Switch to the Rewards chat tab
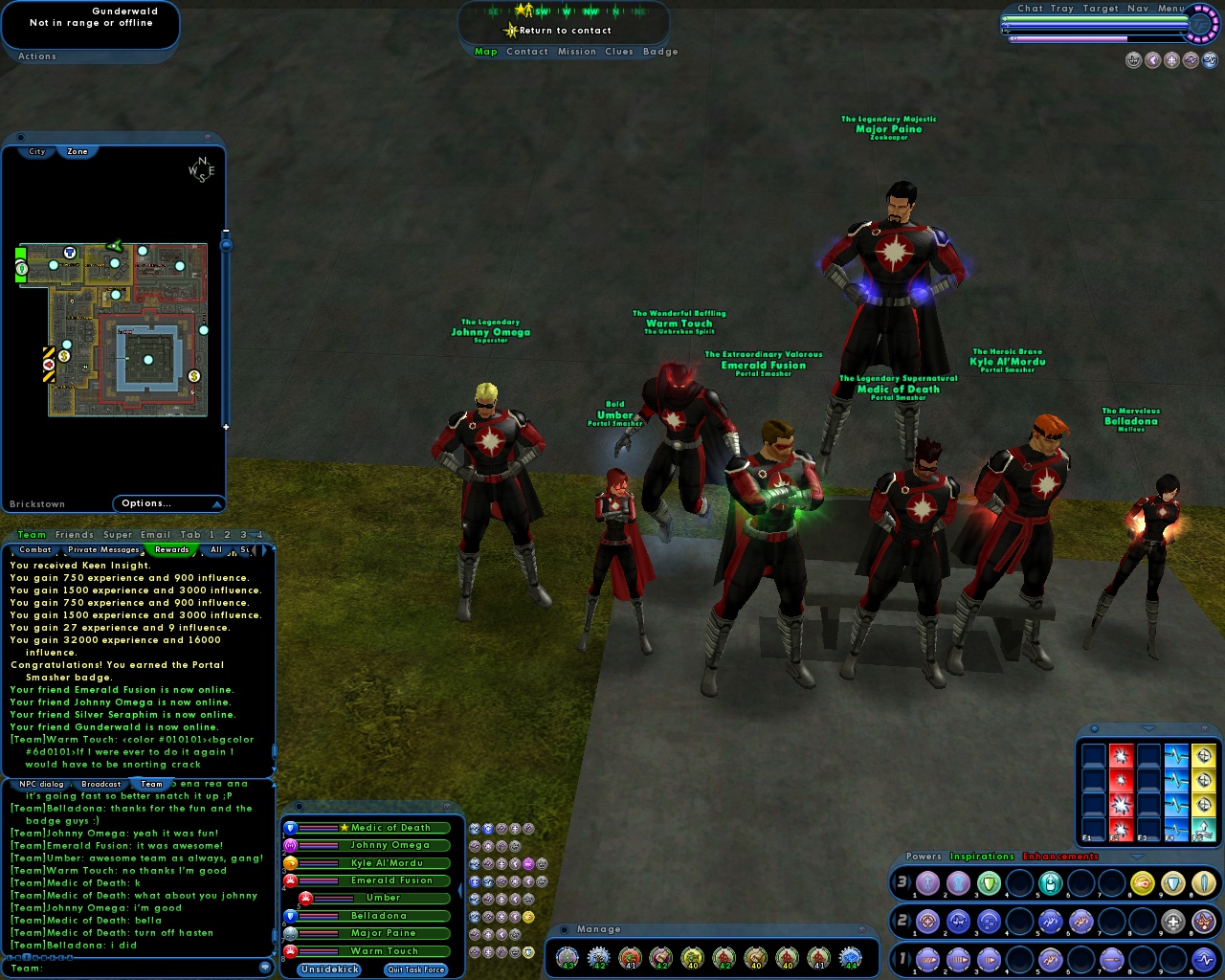 [x=172, y=549]
